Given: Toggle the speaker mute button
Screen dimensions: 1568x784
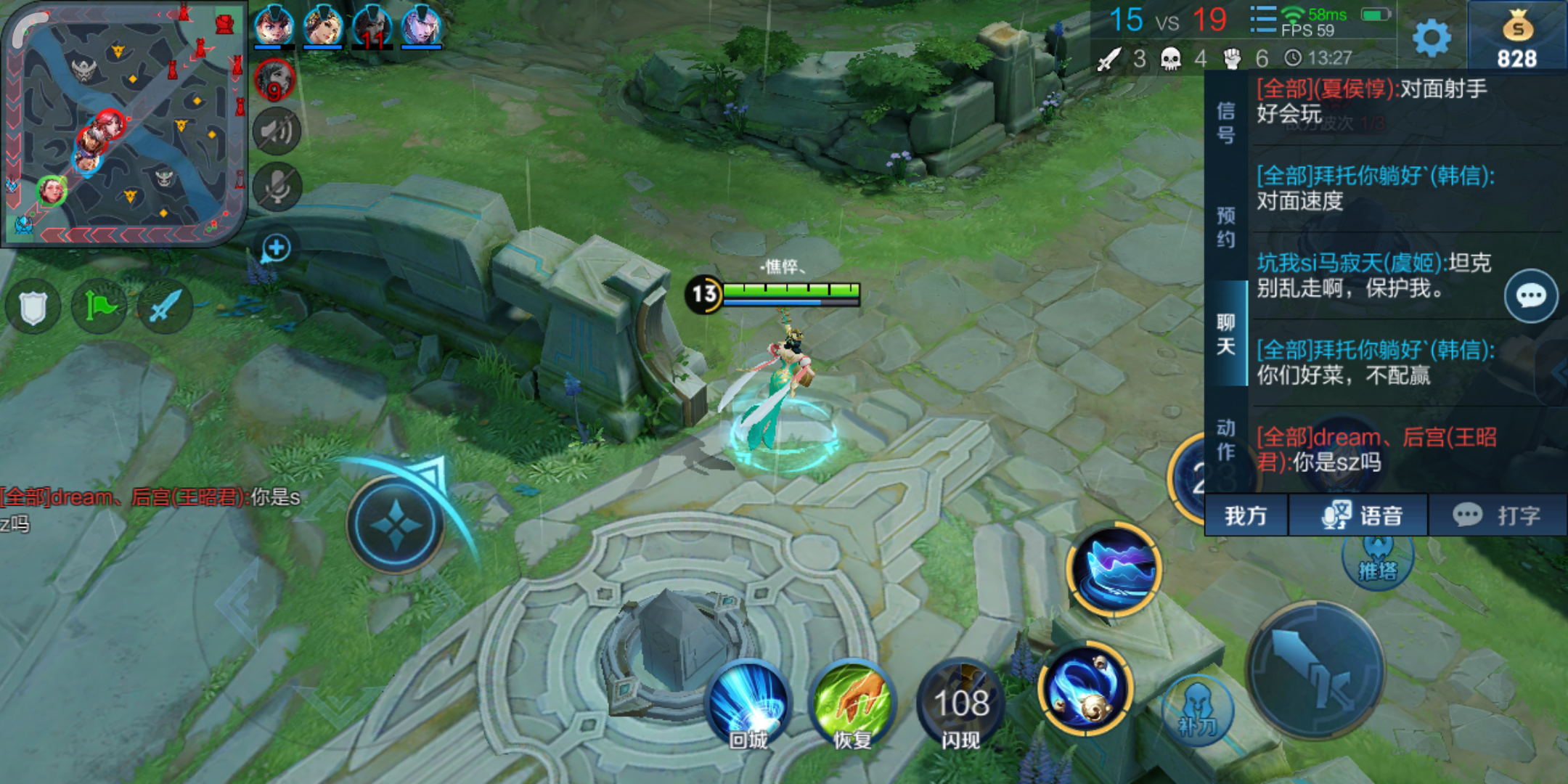Looking at the screenshot, I should coord(277,131).
